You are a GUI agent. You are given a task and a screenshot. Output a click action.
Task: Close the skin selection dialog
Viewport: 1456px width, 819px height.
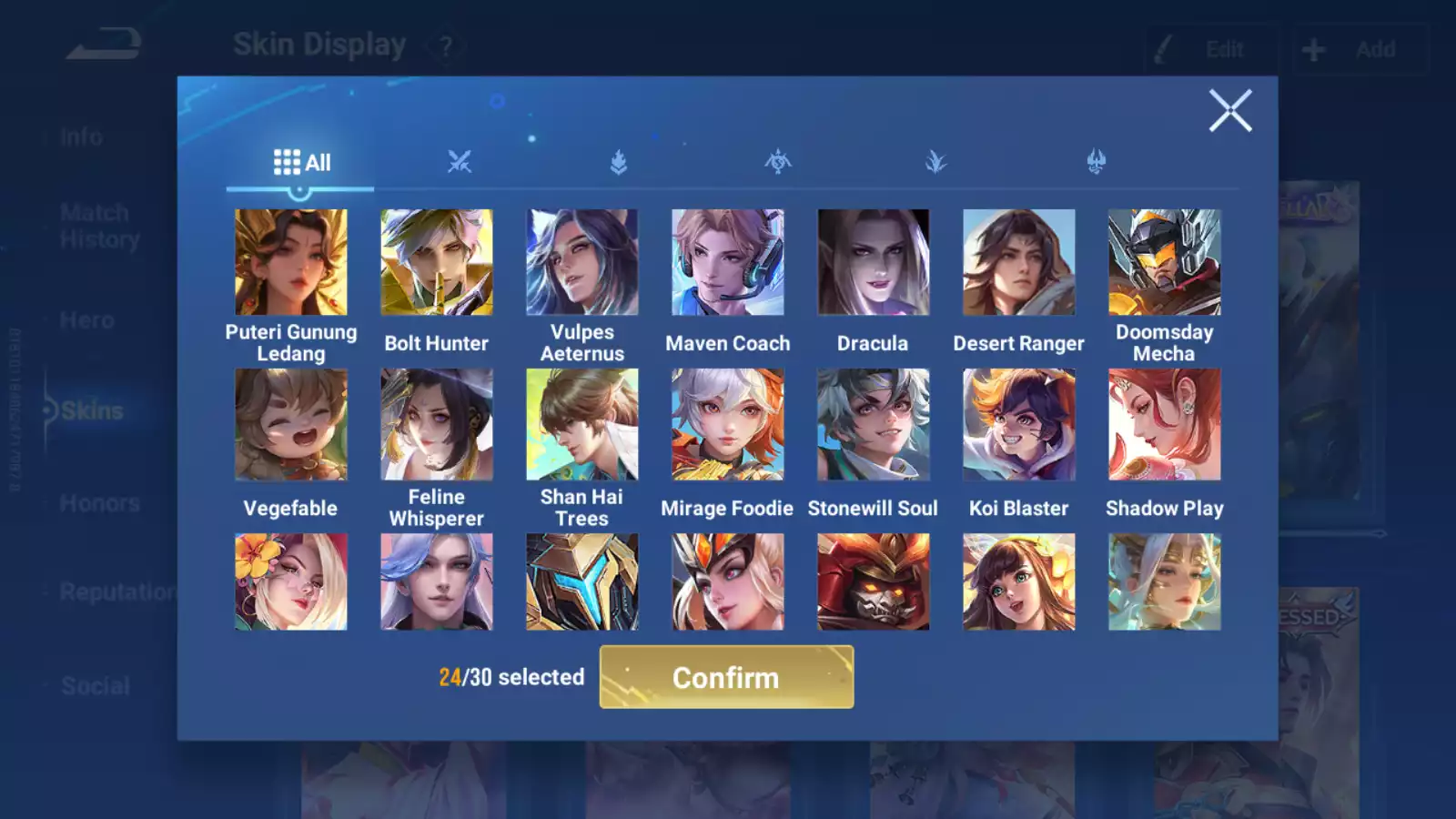(1229, 111)
